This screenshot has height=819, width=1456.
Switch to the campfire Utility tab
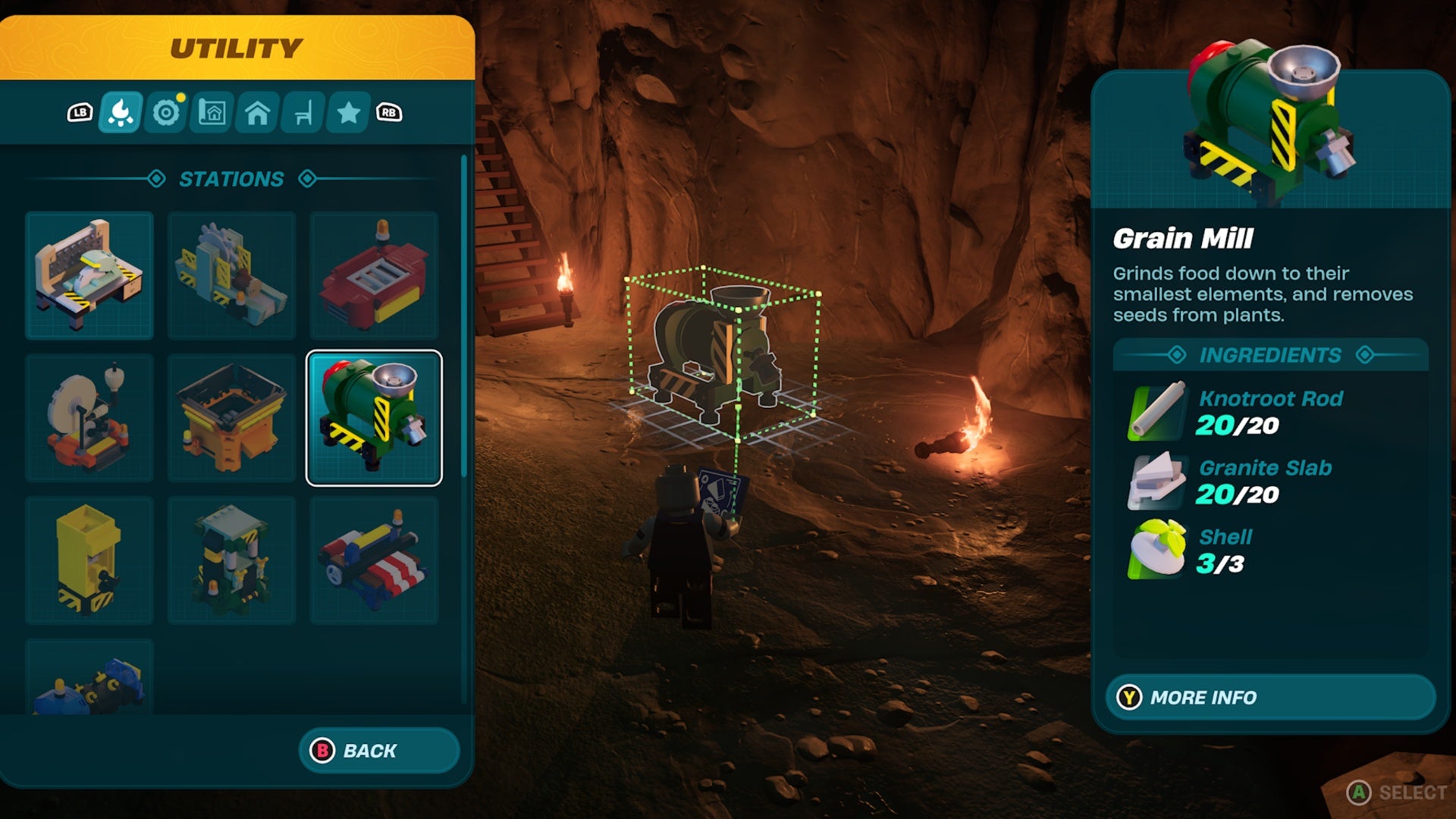pyautogui.click(x=121, y=113)
